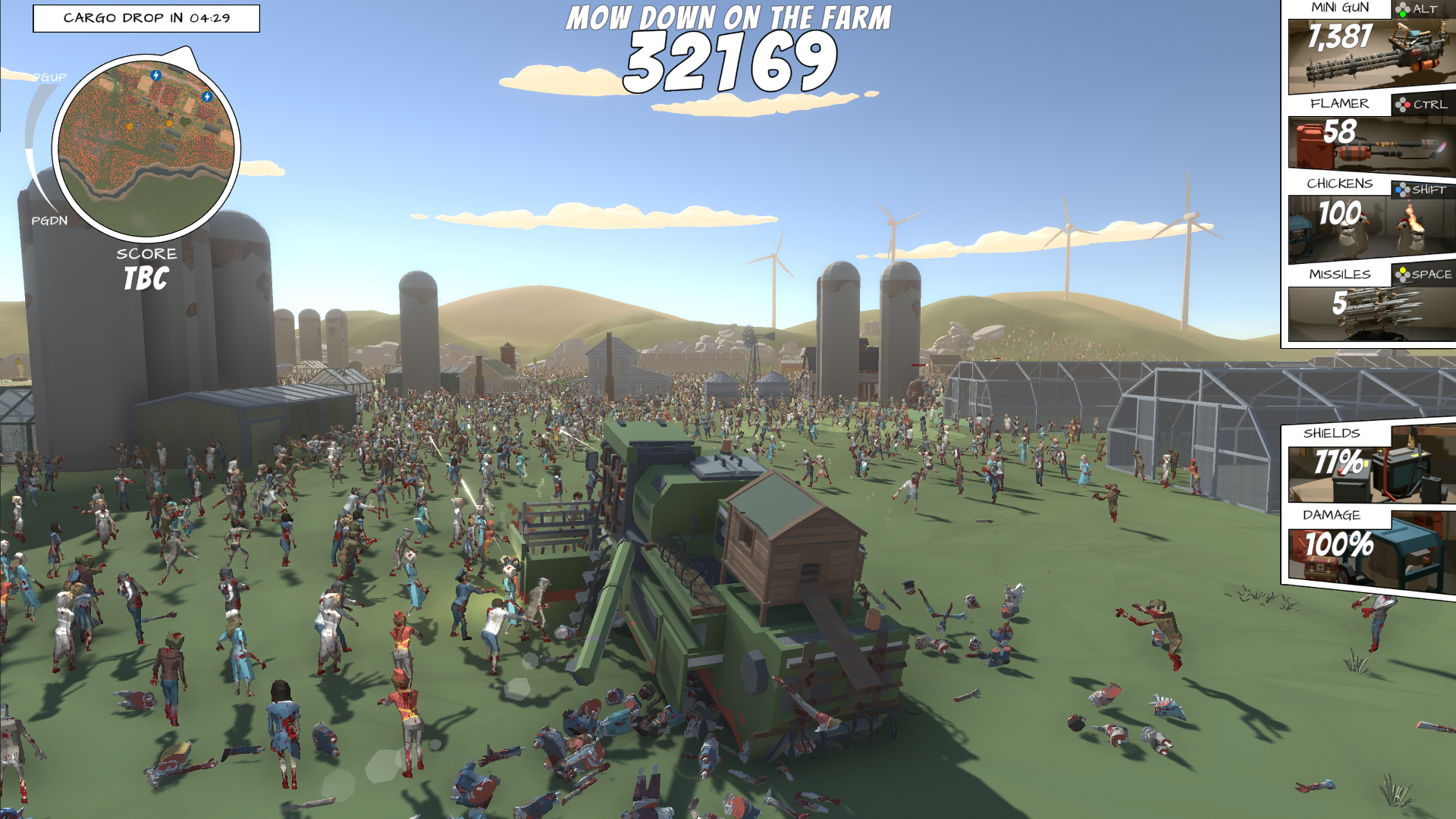1456x819 pixels.
Task: Choose the Flamer weapon panel
Action: [1371, 142]
